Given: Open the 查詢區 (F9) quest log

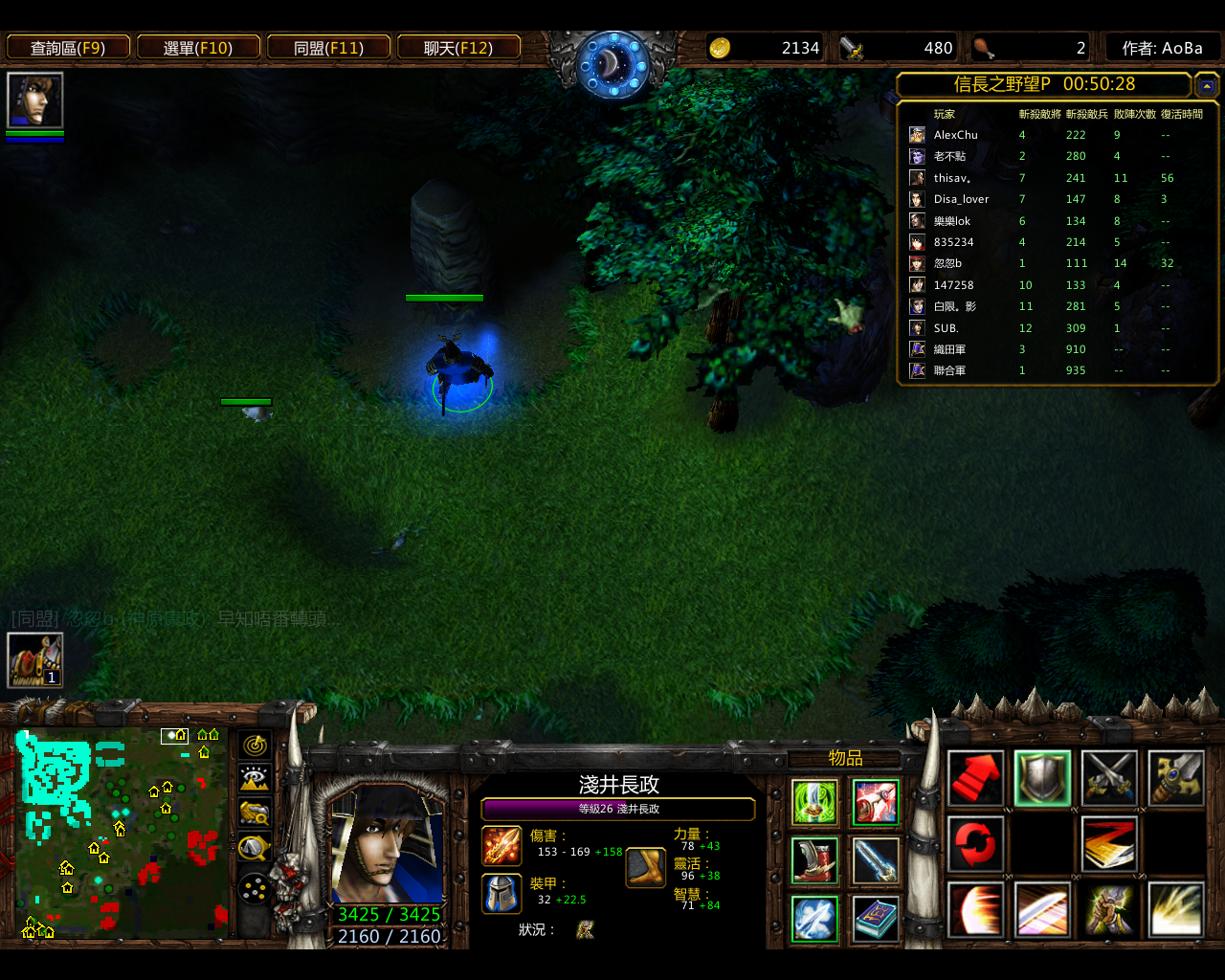Looking at the screenshot, I should 68,48.
